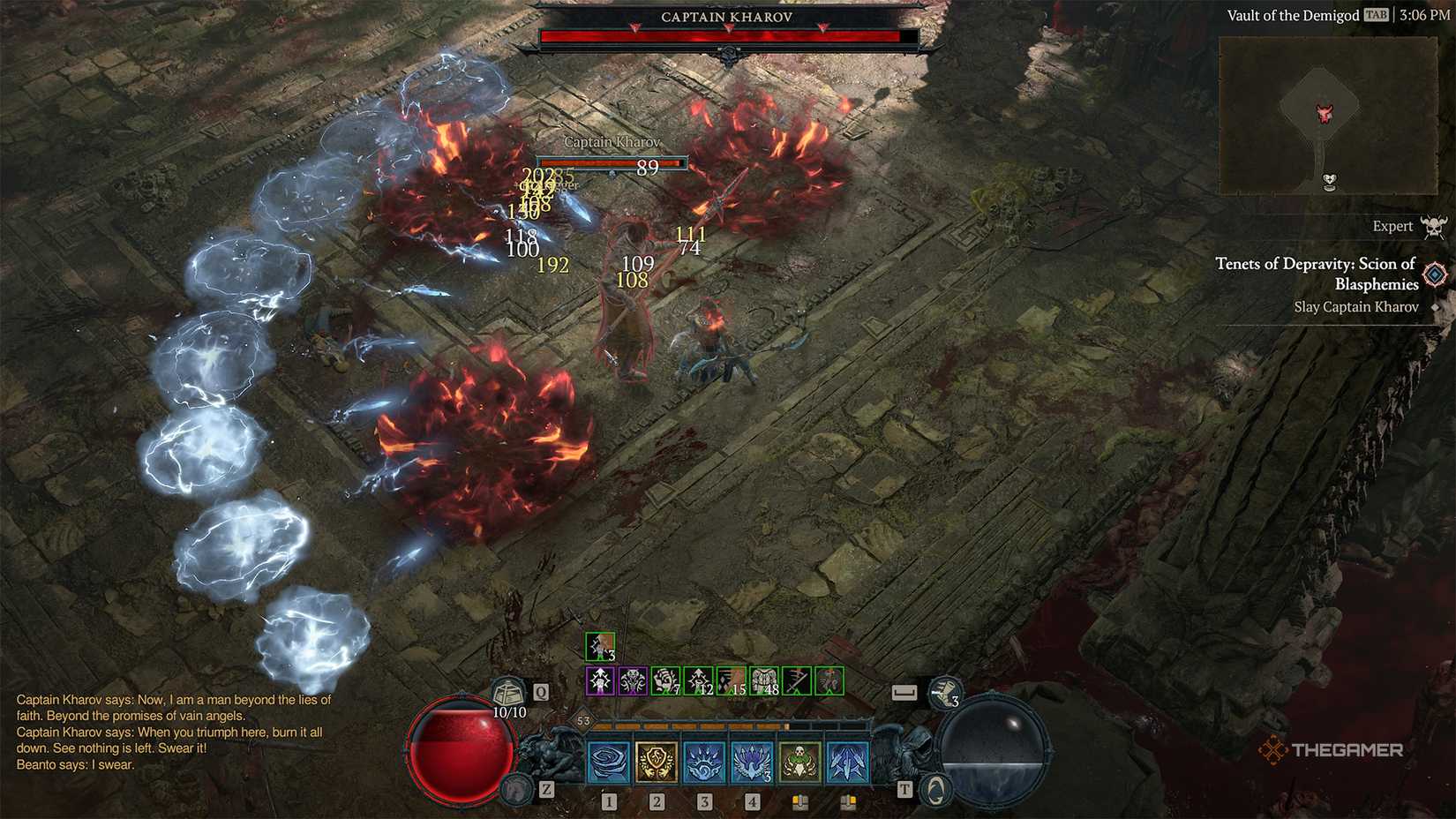Click the level 53 experience diamond

coord(583,720)
